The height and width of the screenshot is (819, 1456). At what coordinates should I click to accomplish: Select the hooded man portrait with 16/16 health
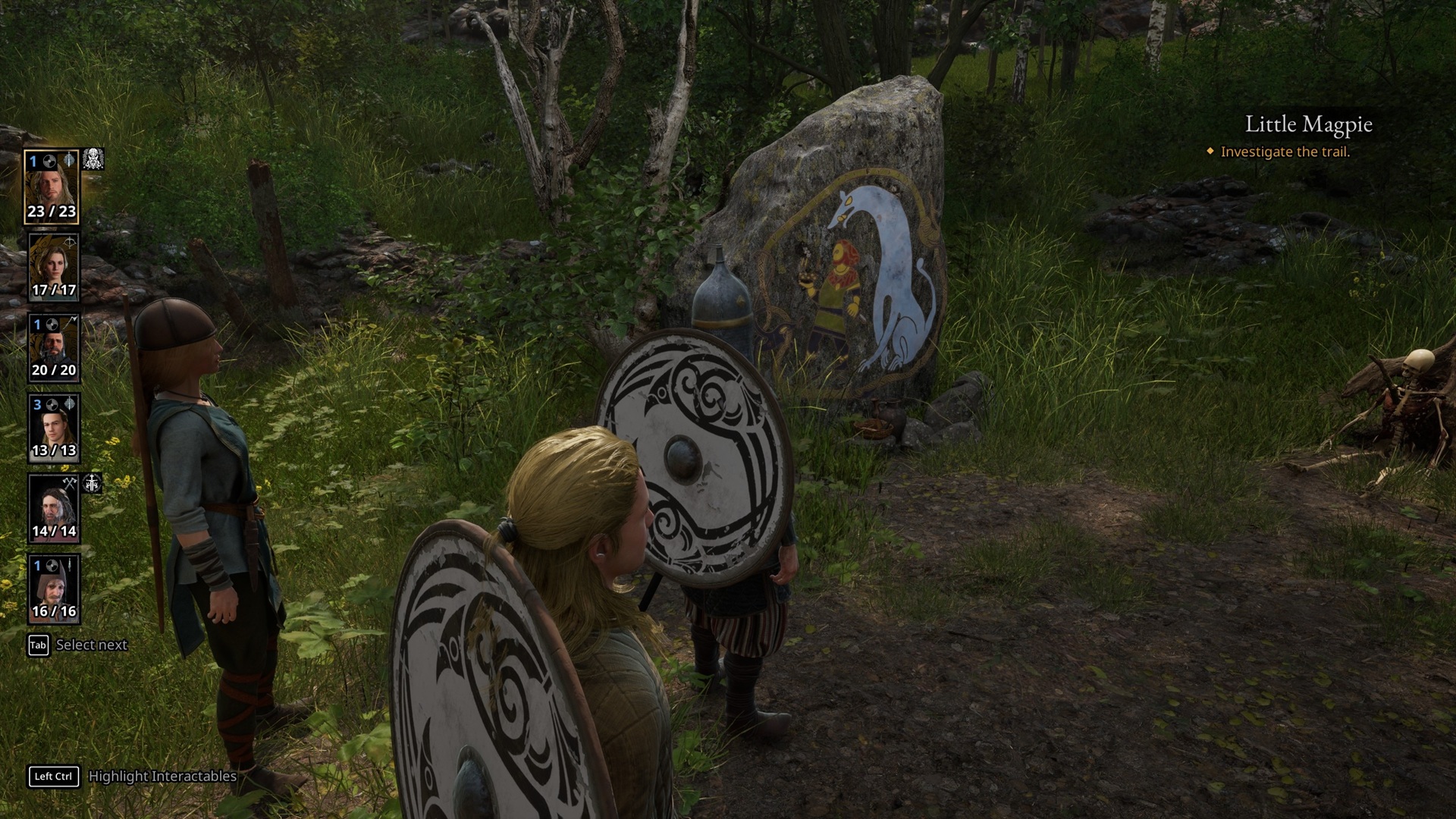(x=53, y=589)
